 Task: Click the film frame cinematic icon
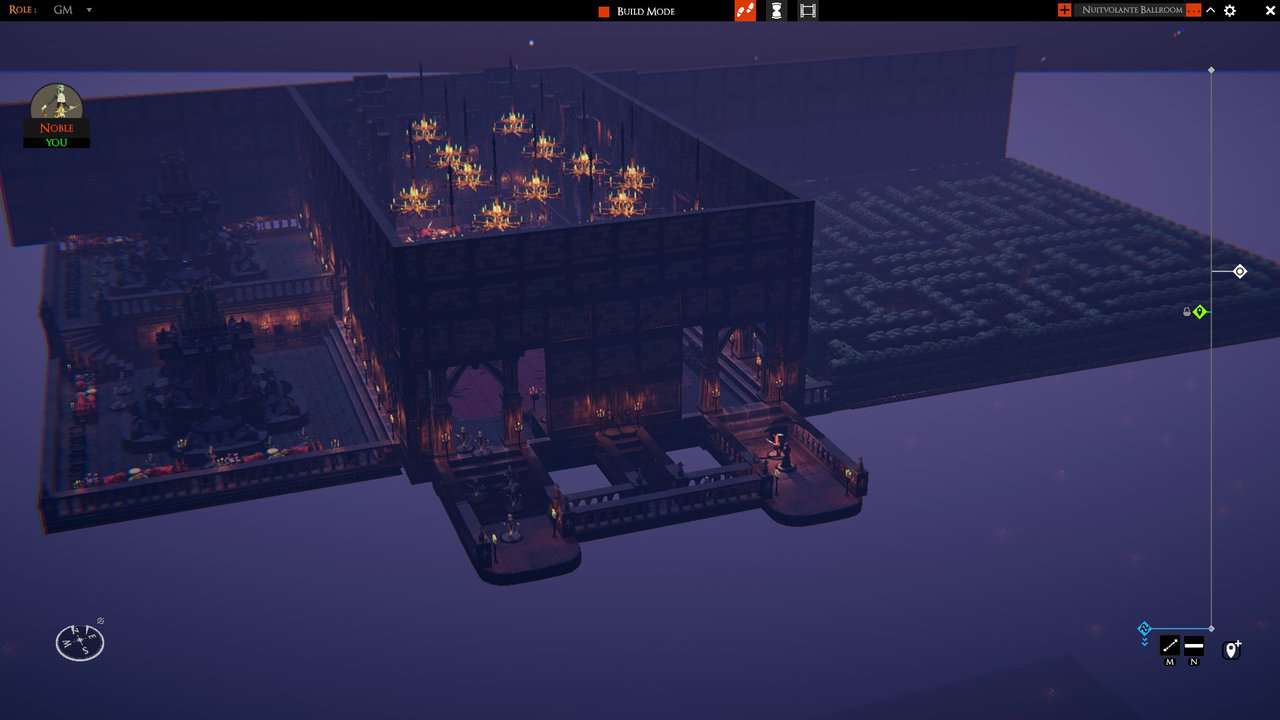[808, 10]
